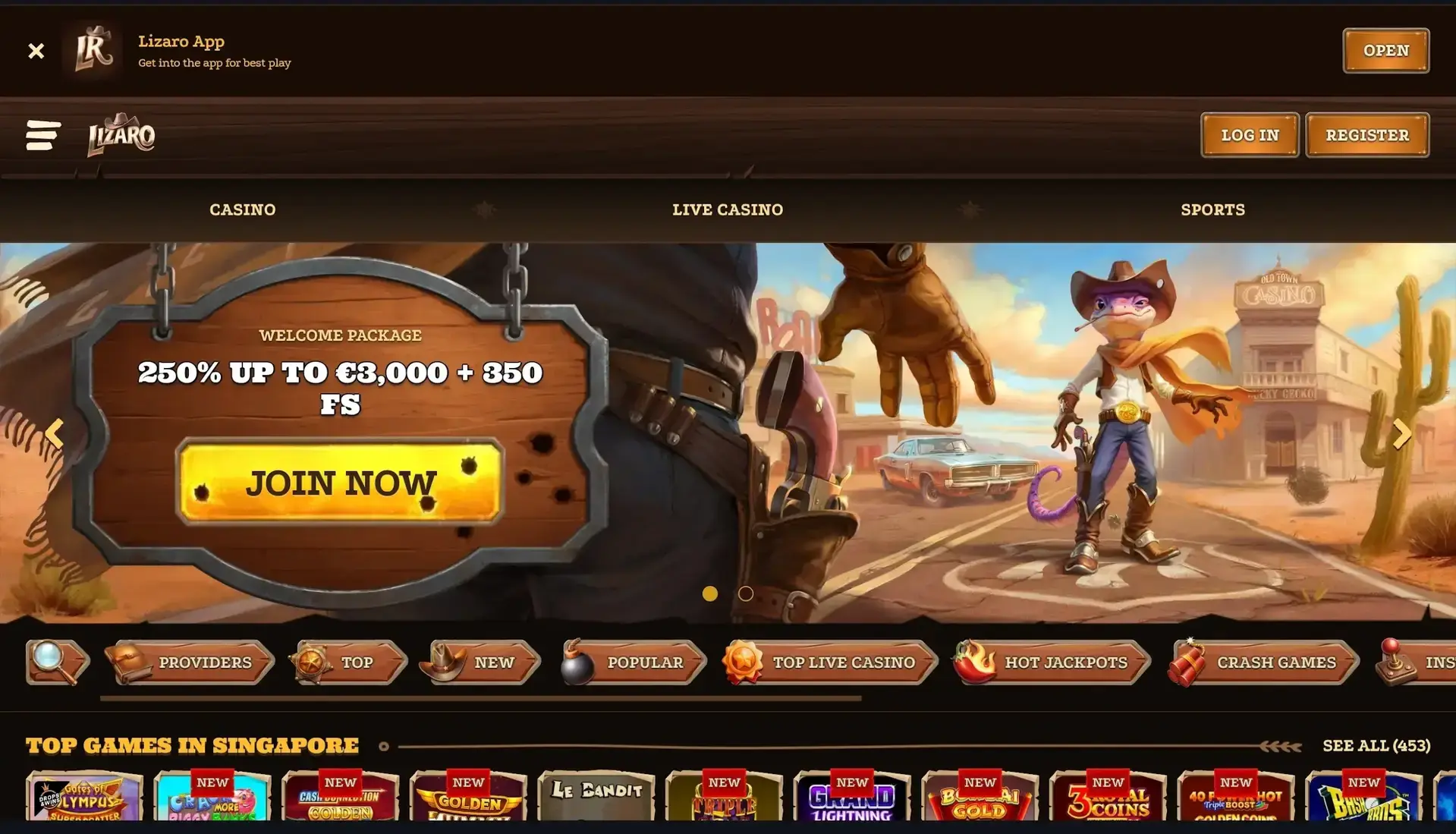
Task: Dismiss the Lizaro App banner
Action: click(36, 50)
